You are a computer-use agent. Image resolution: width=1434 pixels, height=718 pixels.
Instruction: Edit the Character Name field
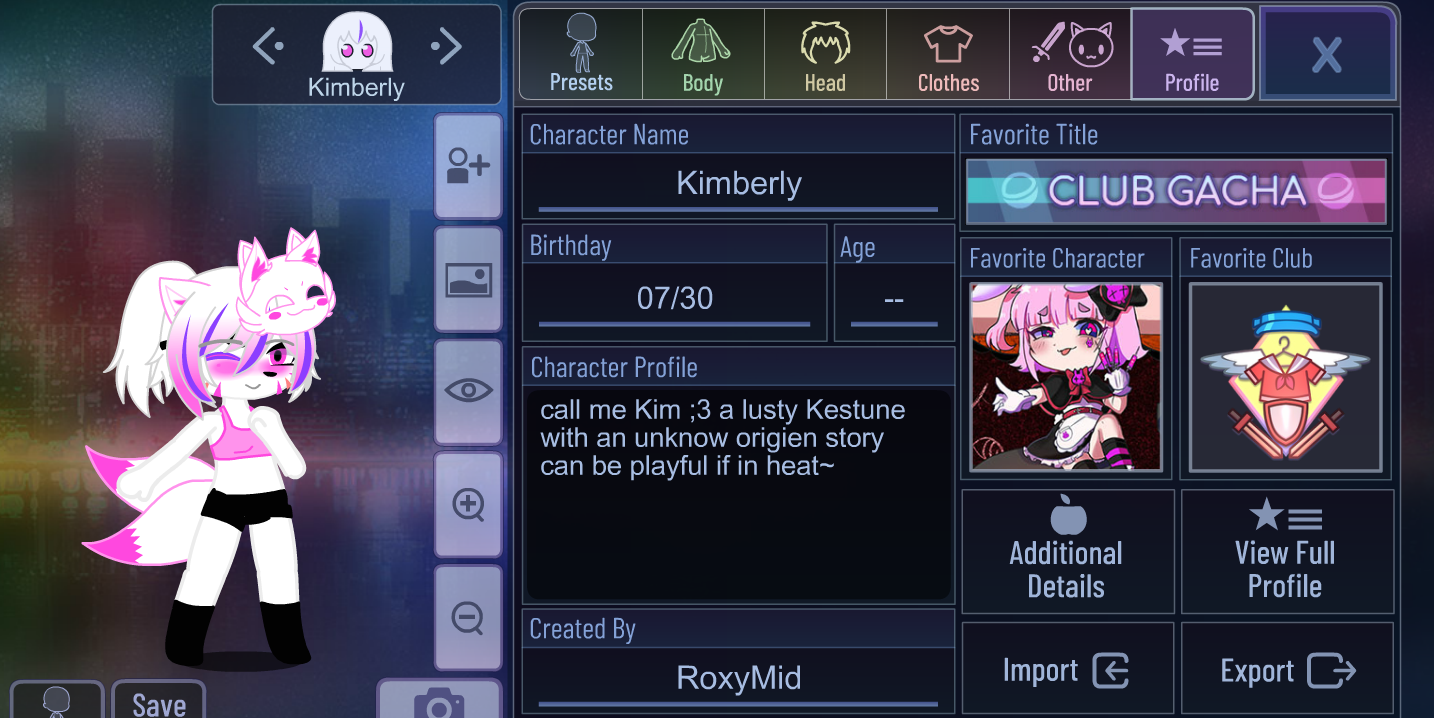click(738, 184)
